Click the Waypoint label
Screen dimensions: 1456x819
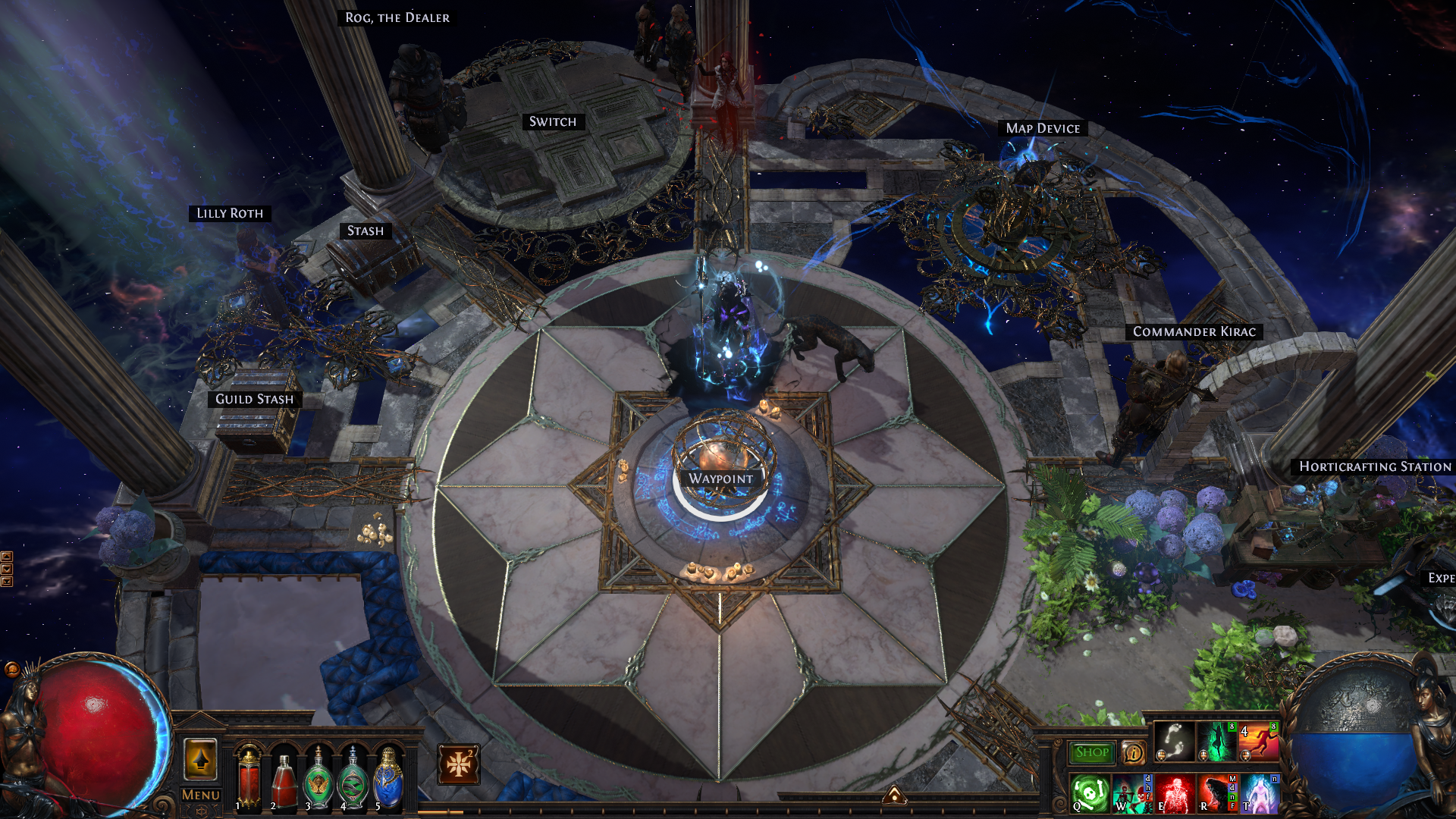point(720,479)
